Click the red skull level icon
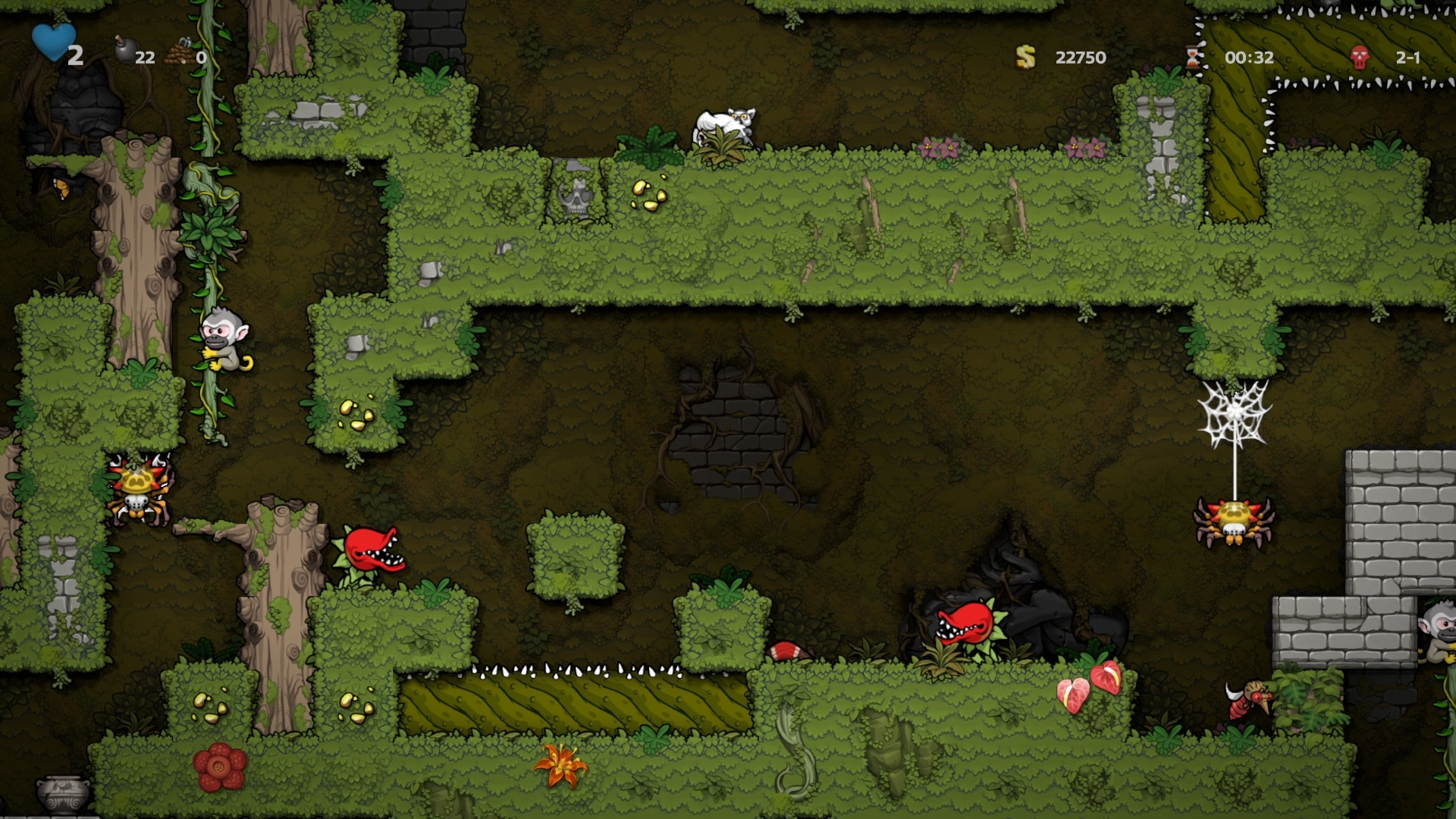This screenshot has height=819, width=1456. [x=1360, y=57]
